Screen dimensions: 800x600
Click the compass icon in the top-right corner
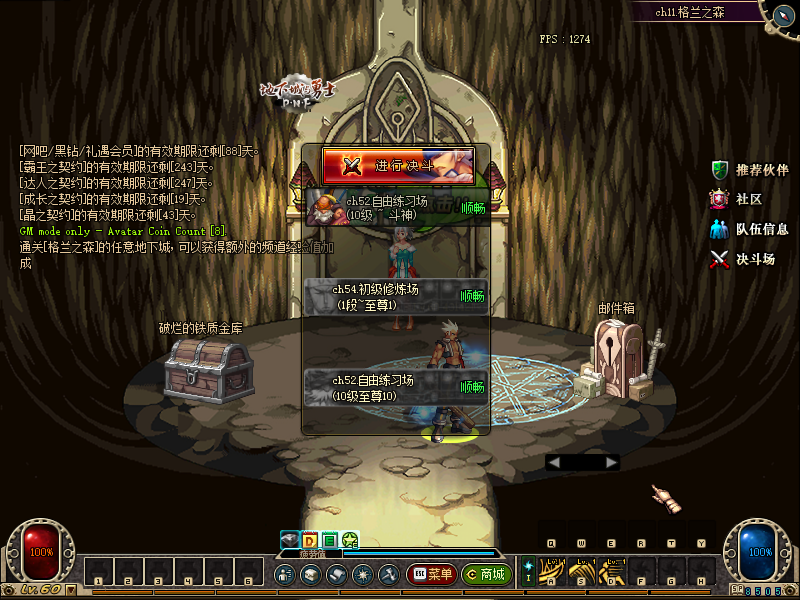[x=779, y=12]
